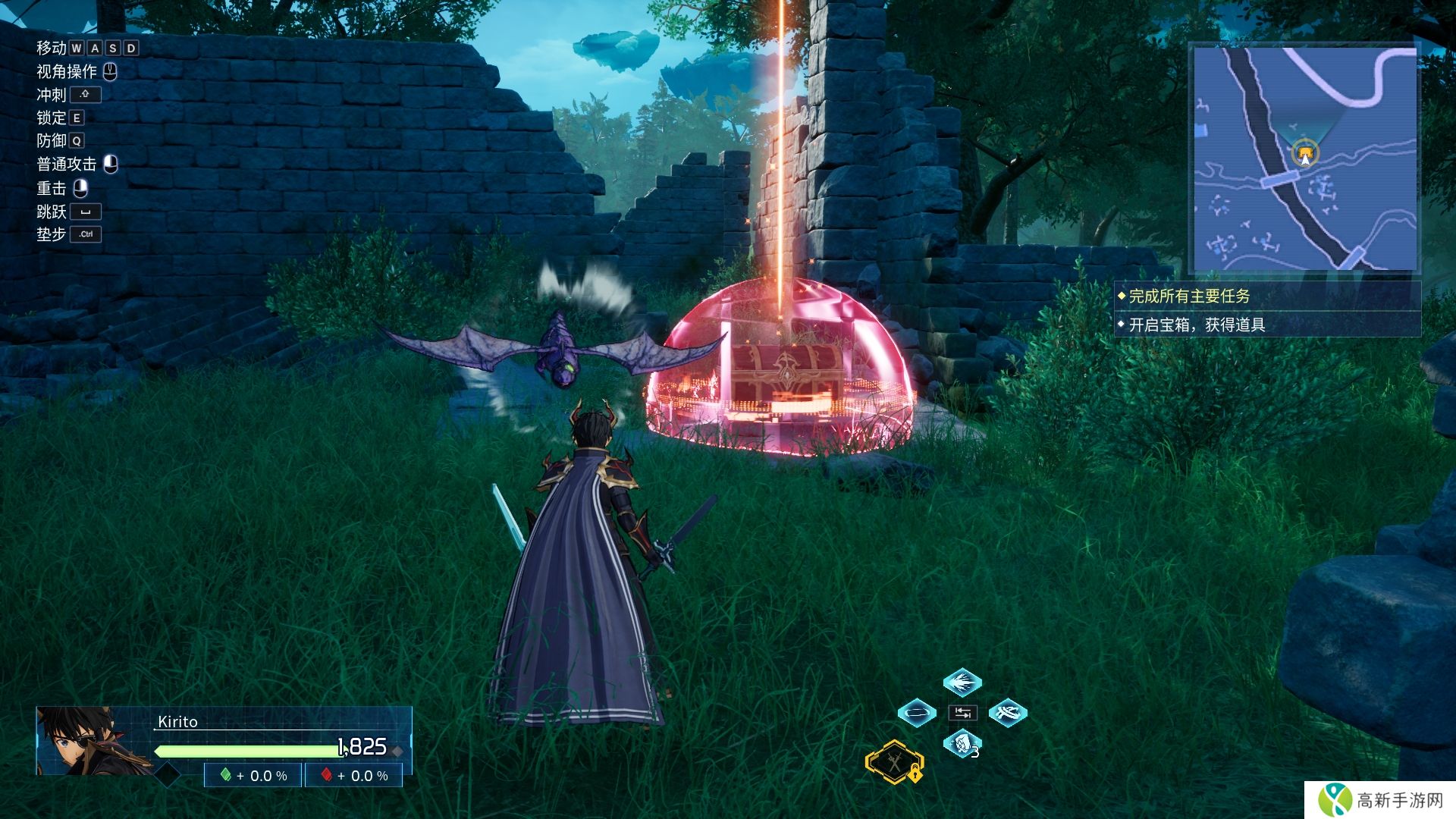Click the green attack buff percentage indicator
This screenshot has width=1456, height=819.
253,776
